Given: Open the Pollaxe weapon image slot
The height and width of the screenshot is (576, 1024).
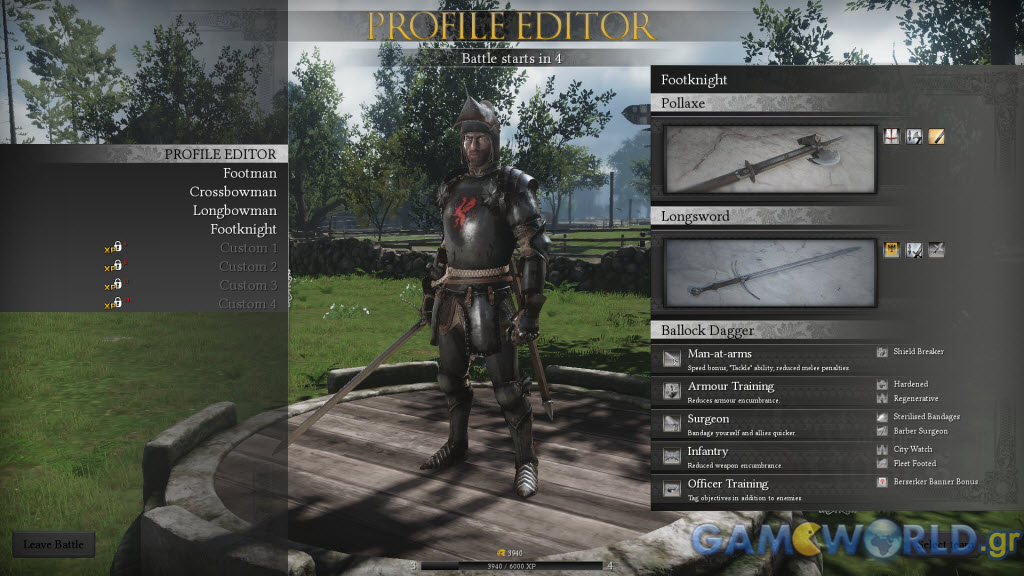Looking at the screenshot, I should [770, 159].
